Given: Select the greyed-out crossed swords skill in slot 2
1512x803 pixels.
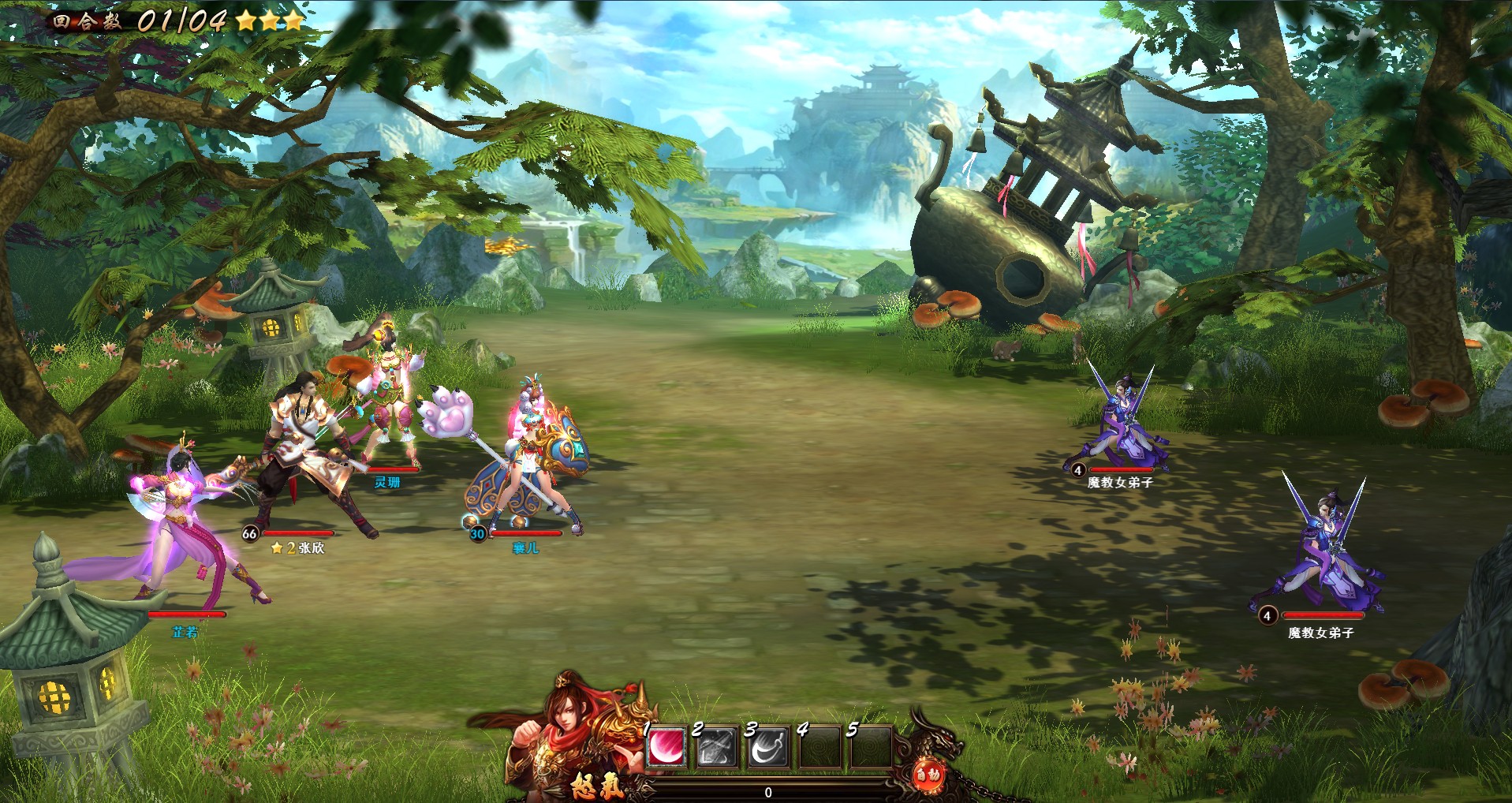Looking at the screenshot, I should pos(717,748).
